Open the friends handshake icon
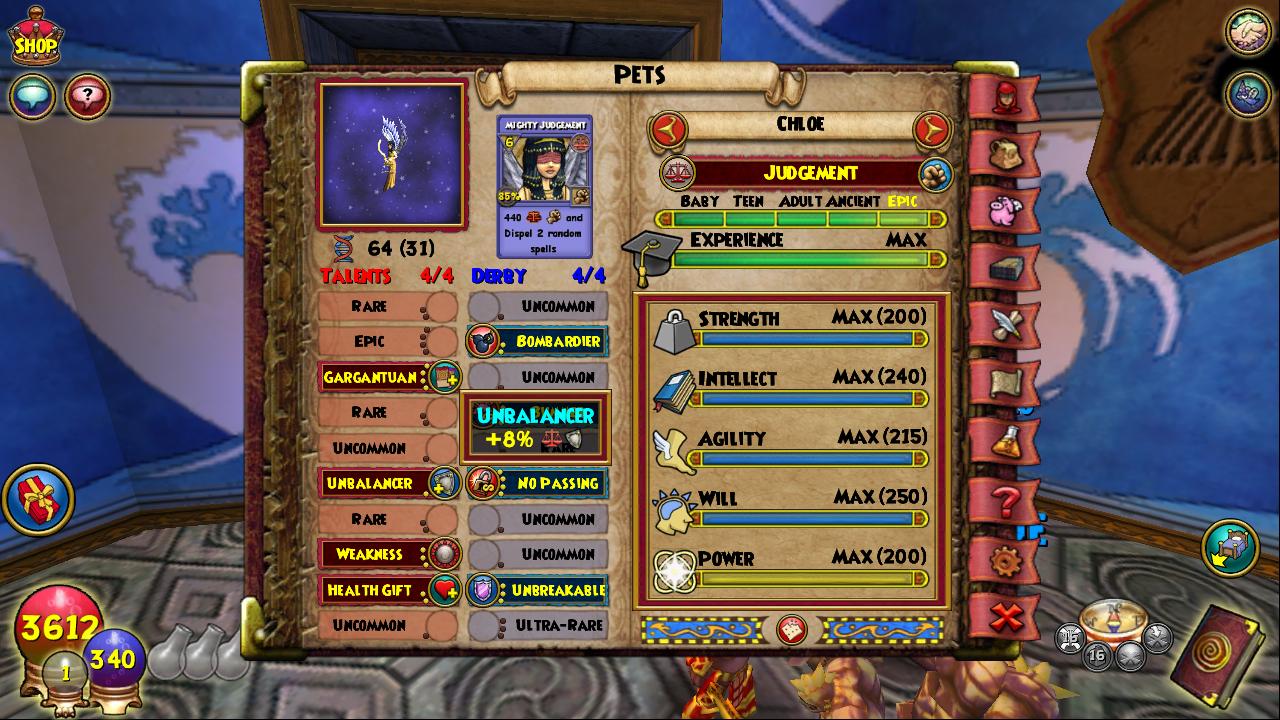Viewport: 1280px width, 720px height. [1247, 31]
